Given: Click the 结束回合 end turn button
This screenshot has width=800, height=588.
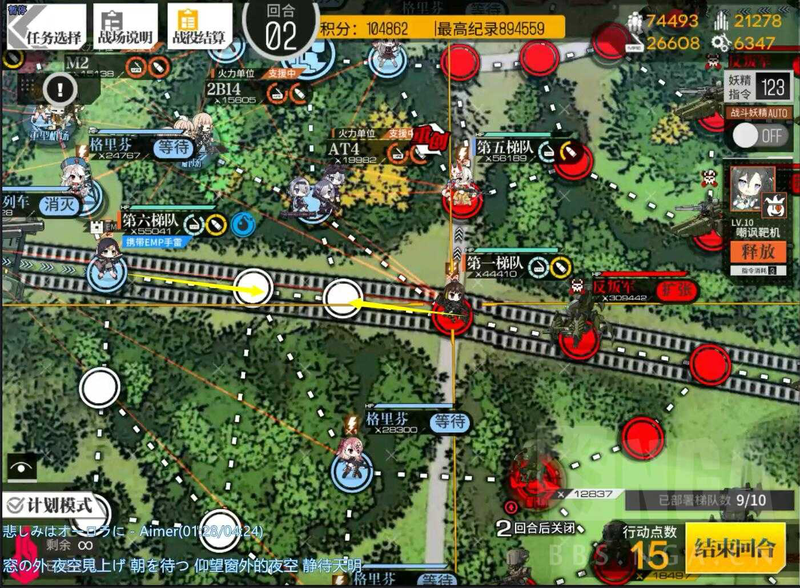Looking at the screenshot, I should pyautogui.click(x=735, y=548).
